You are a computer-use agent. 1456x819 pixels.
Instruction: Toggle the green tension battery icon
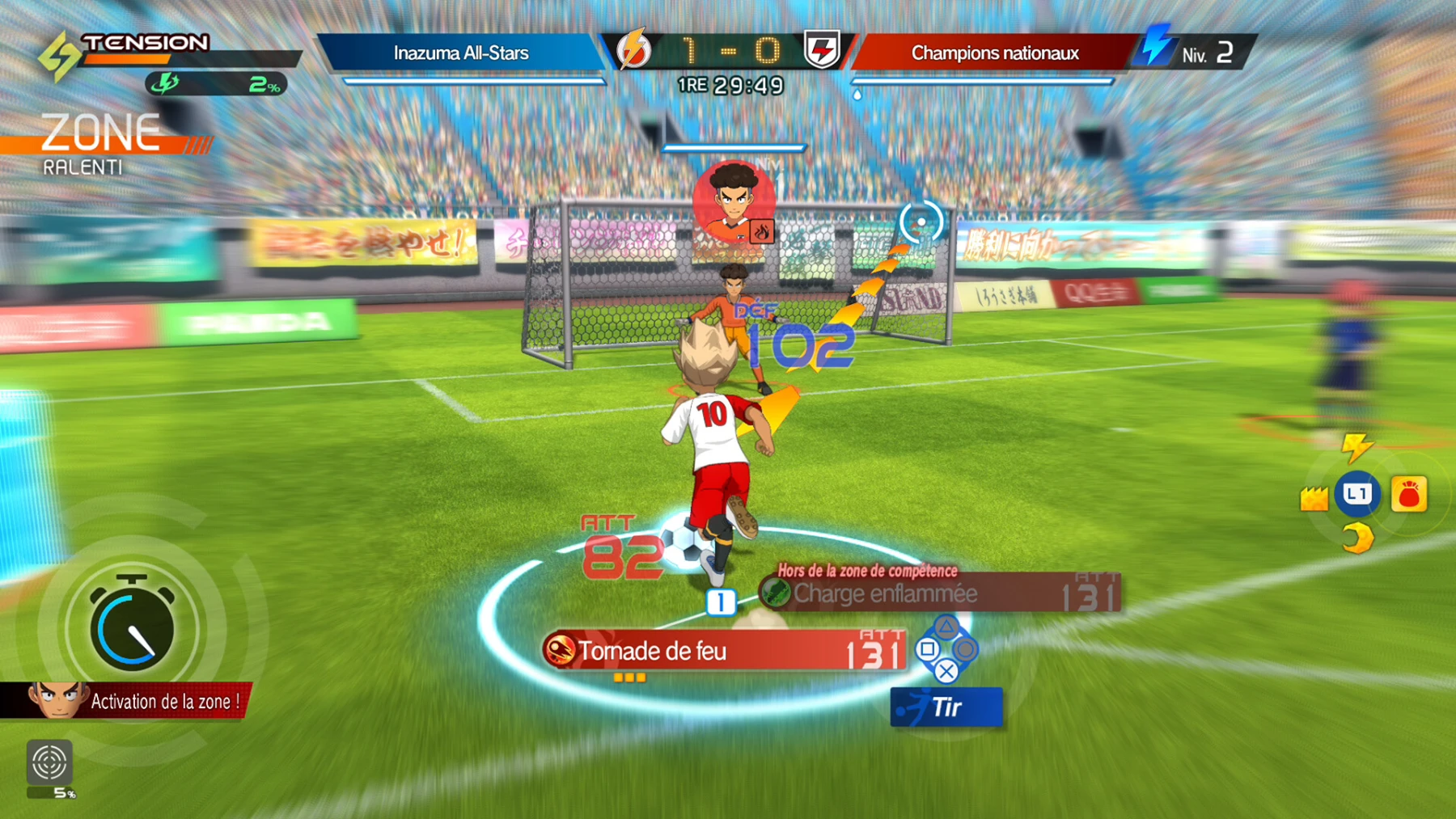click(167, 82)
